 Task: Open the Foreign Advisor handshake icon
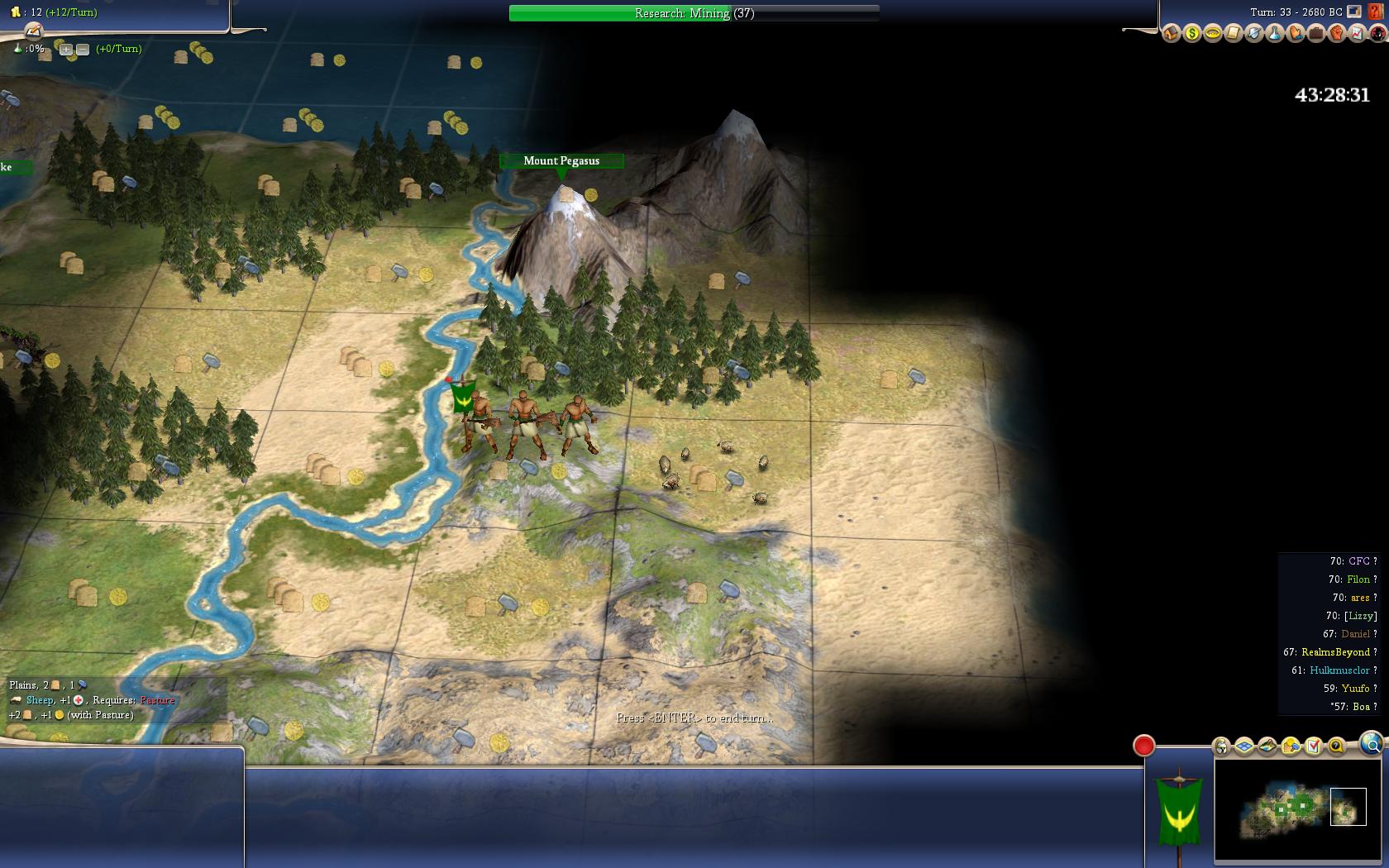pos(1295,34)
